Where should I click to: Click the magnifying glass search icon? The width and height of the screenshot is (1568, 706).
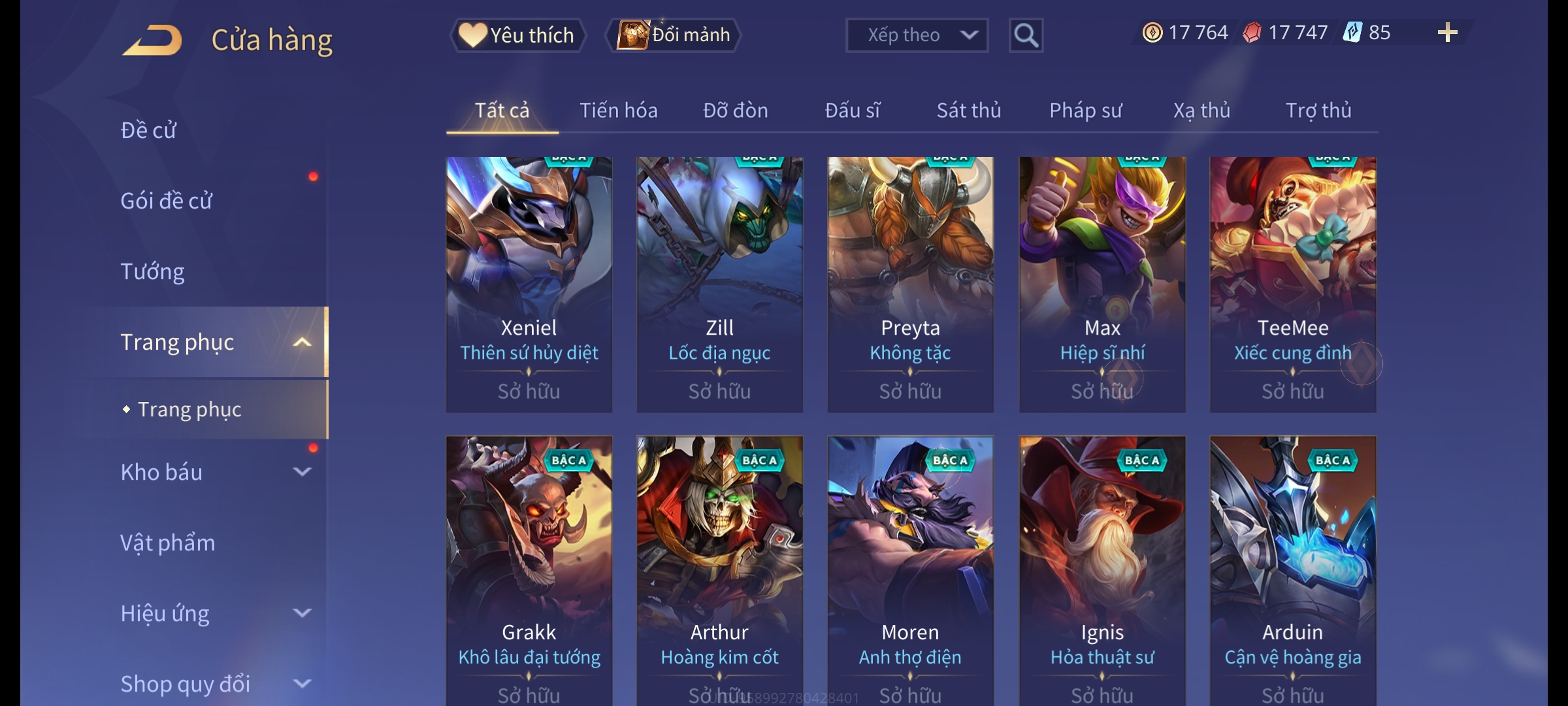(1026, 35)
